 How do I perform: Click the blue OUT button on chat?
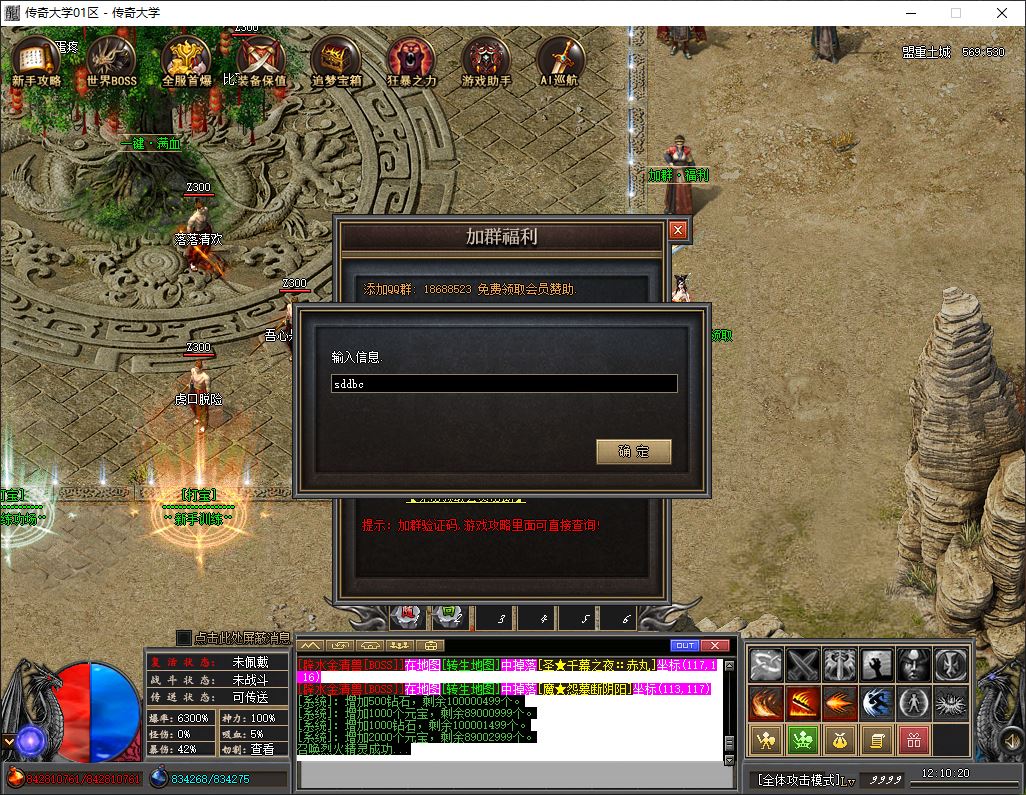coord(685,645)
